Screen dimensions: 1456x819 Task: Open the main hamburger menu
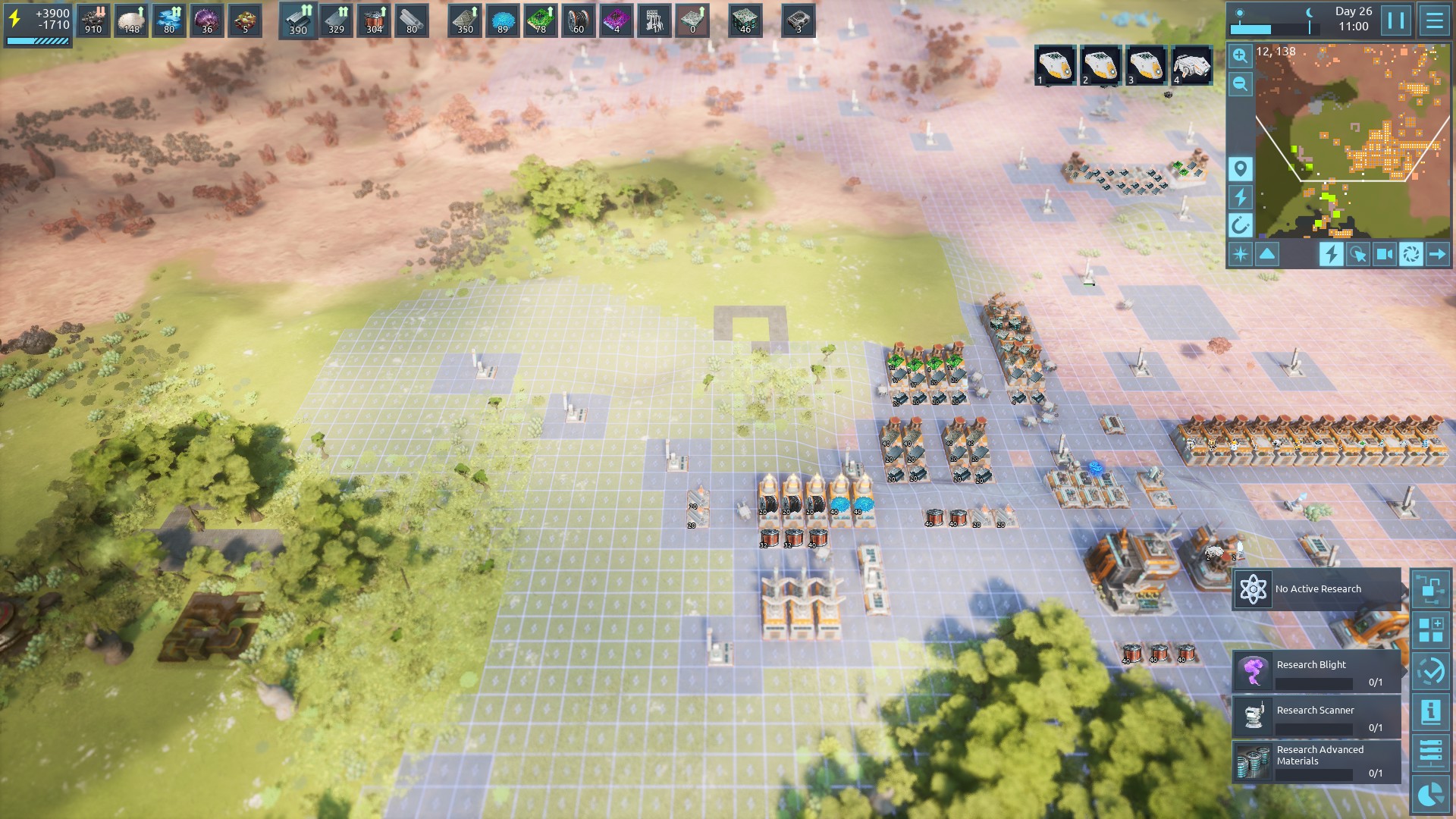(x=1434, y=20)
